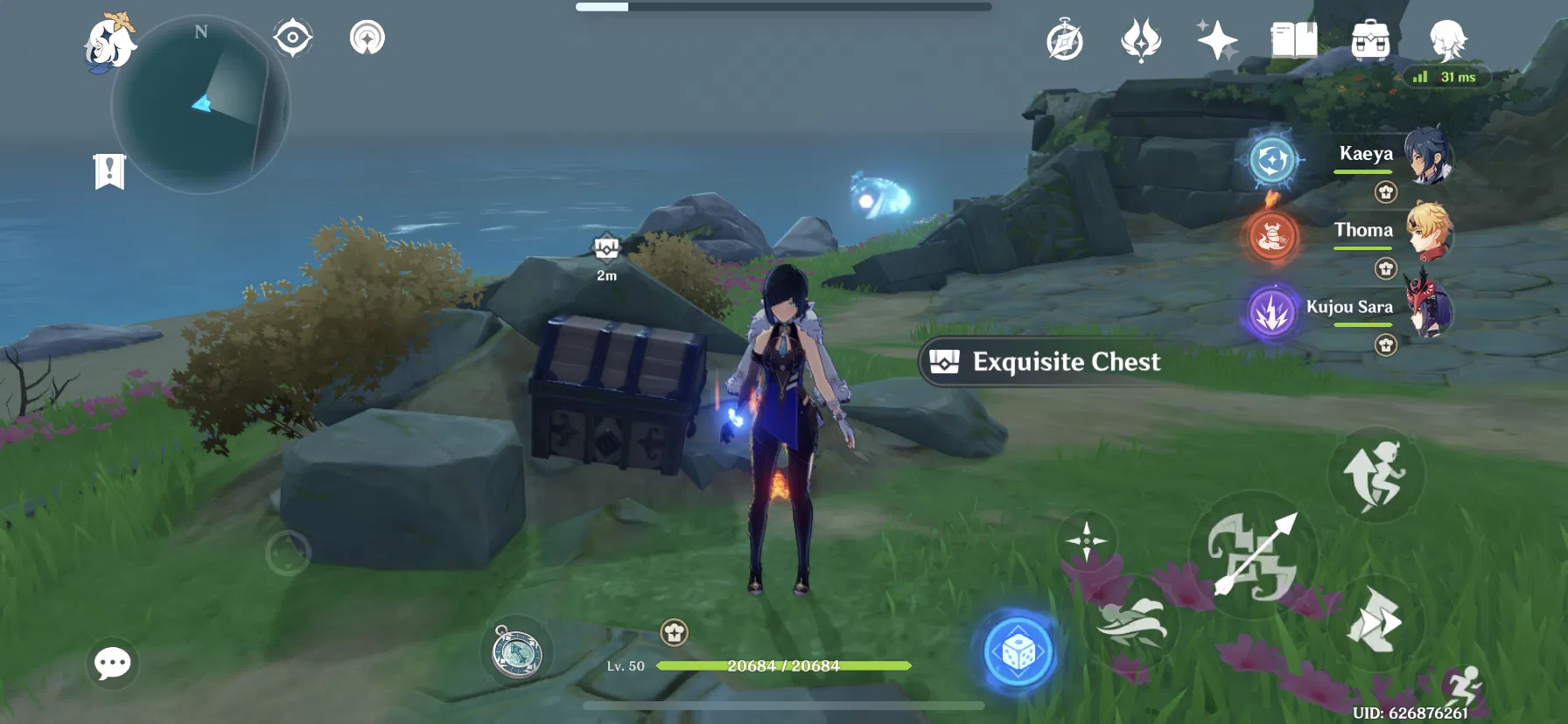The height and width of the screenshot is (724, 1568).
Task: Open the chat bubble
Action: coord(112,665)
